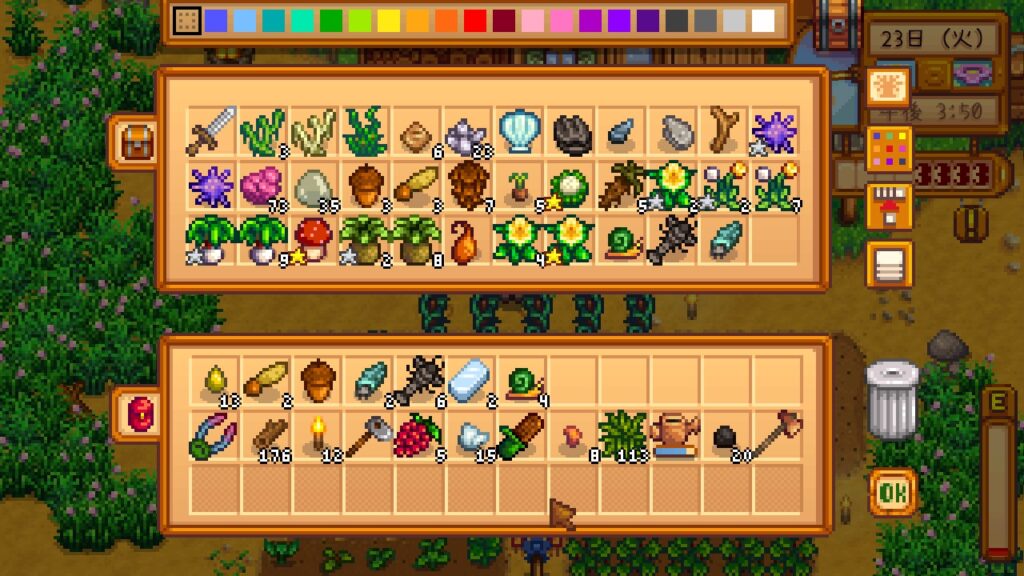
Task: Pick the red chest color swatch
Action: 475,21
